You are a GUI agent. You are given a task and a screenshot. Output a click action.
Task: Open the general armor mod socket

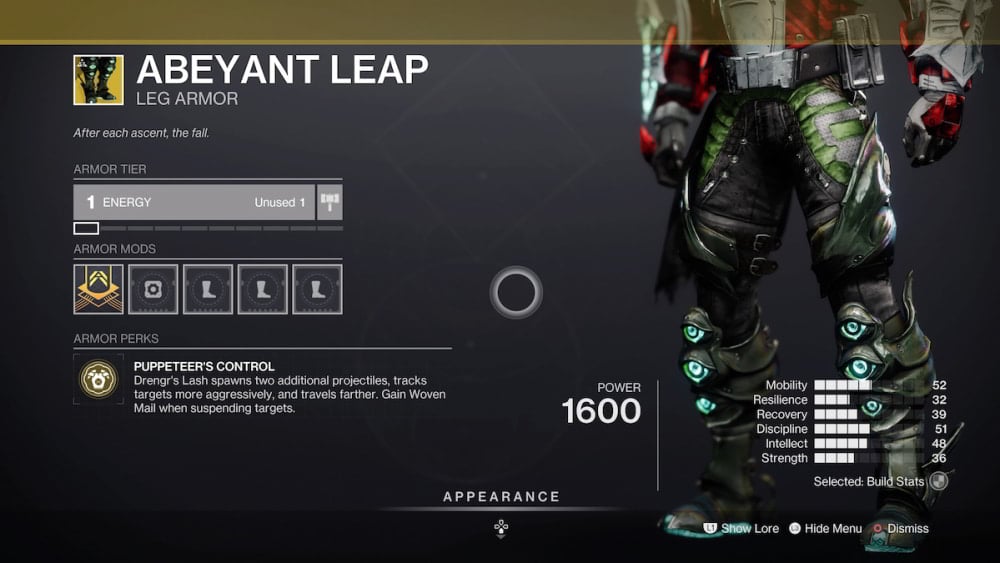153,289
